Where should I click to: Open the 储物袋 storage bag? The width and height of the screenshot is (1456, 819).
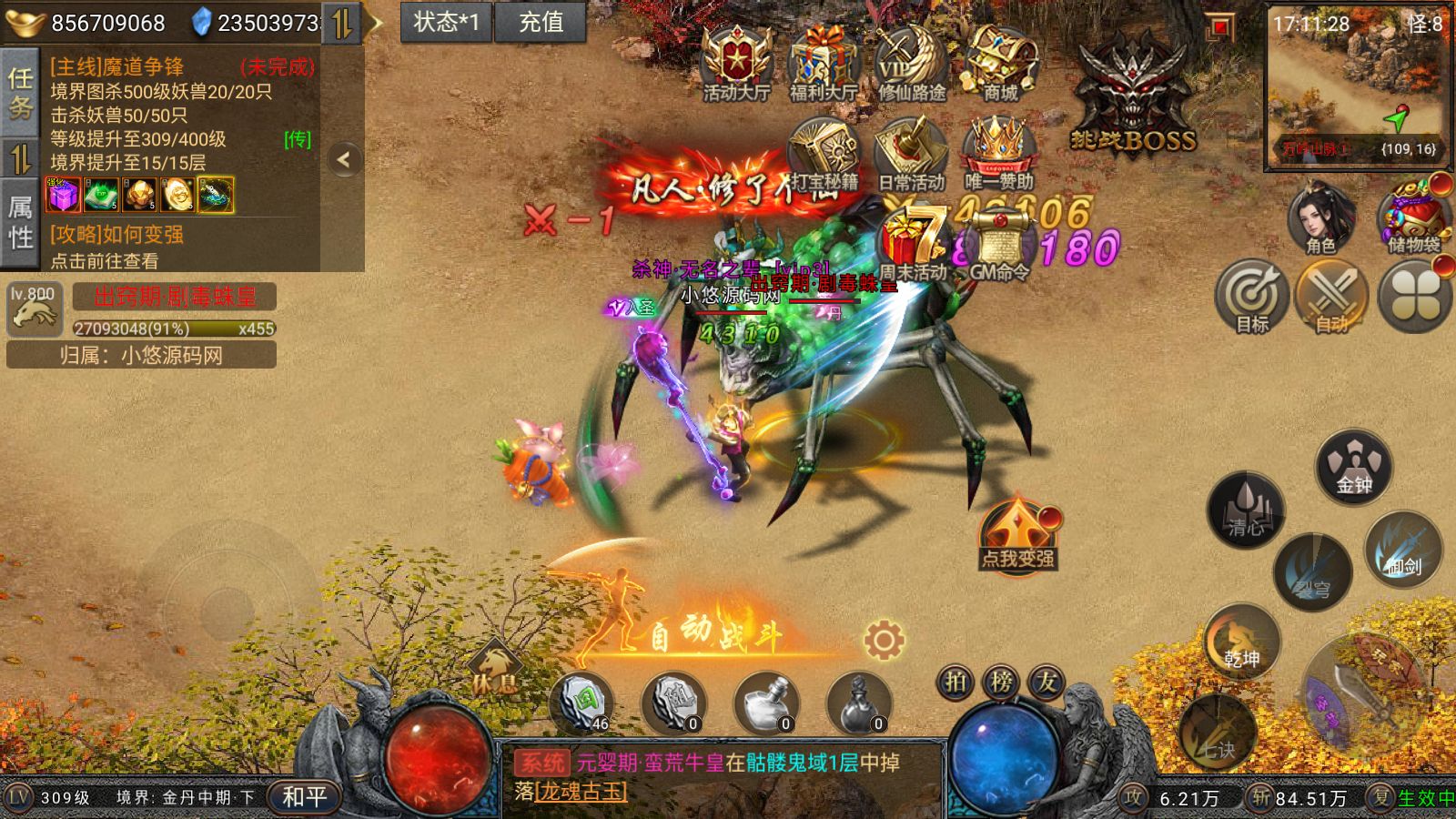click(x=1414, y=218)
